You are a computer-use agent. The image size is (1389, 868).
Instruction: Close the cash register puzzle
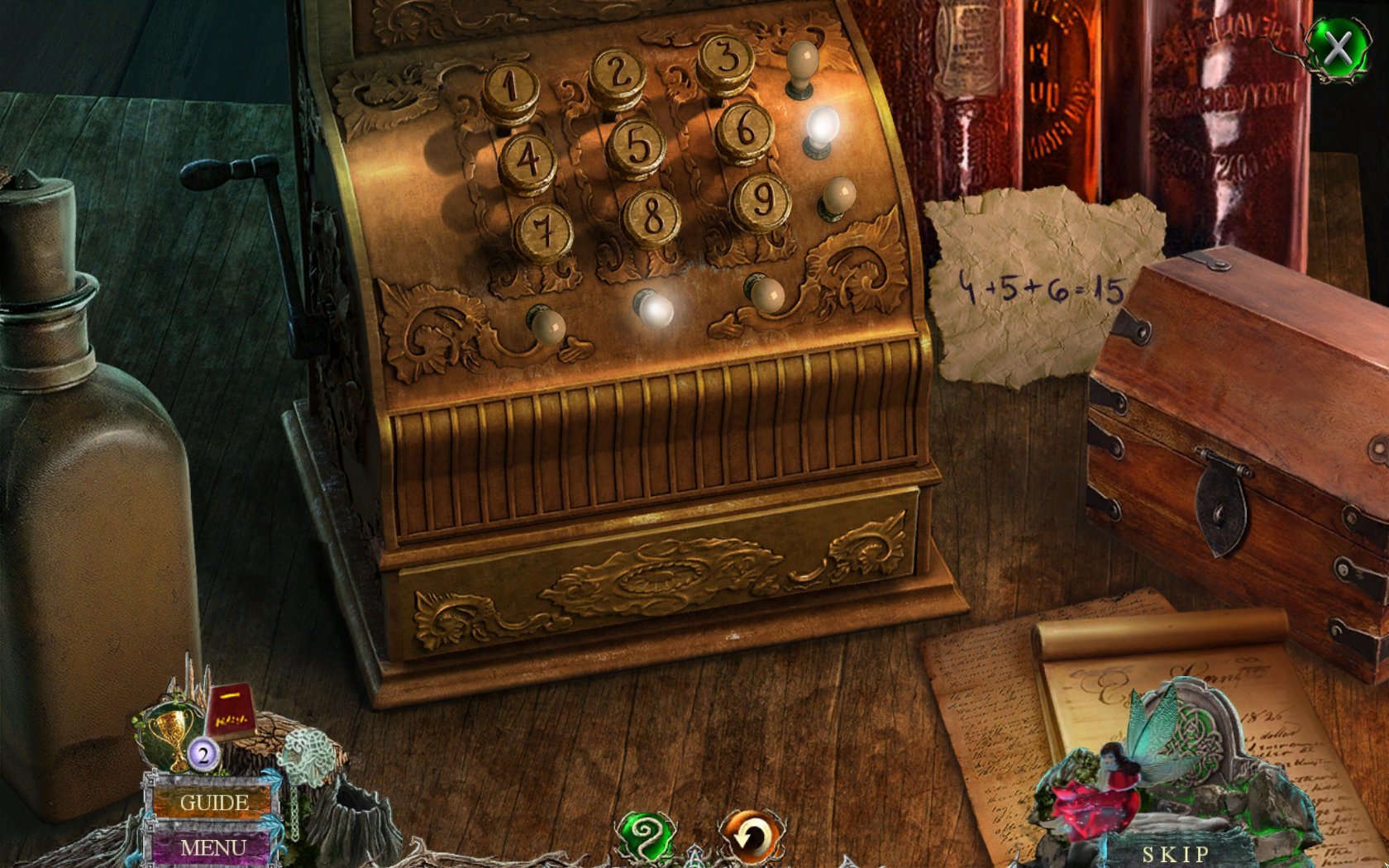click(1338, 49)
